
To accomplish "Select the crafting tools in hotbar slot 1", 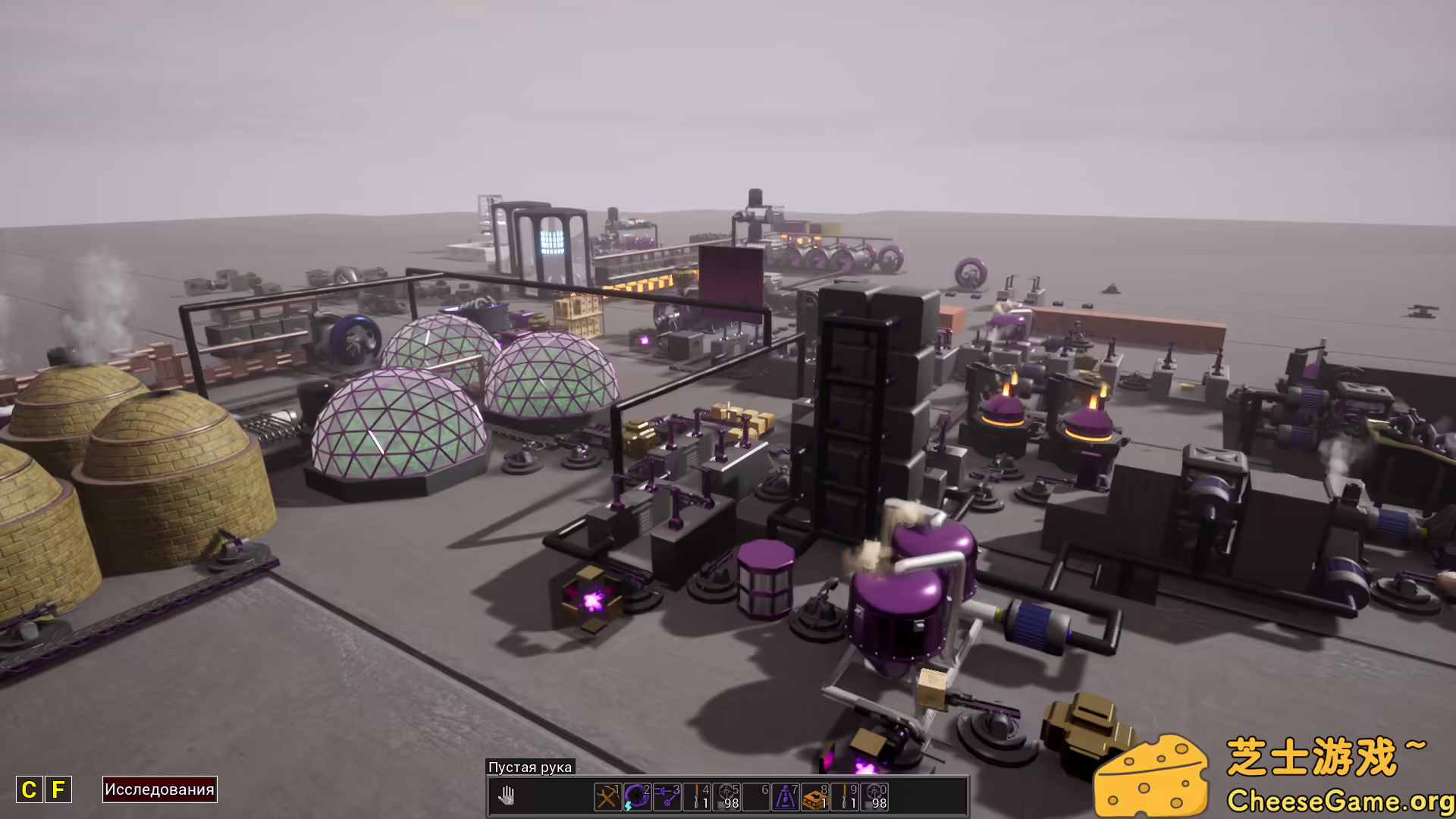I will [x=608, y=798].
